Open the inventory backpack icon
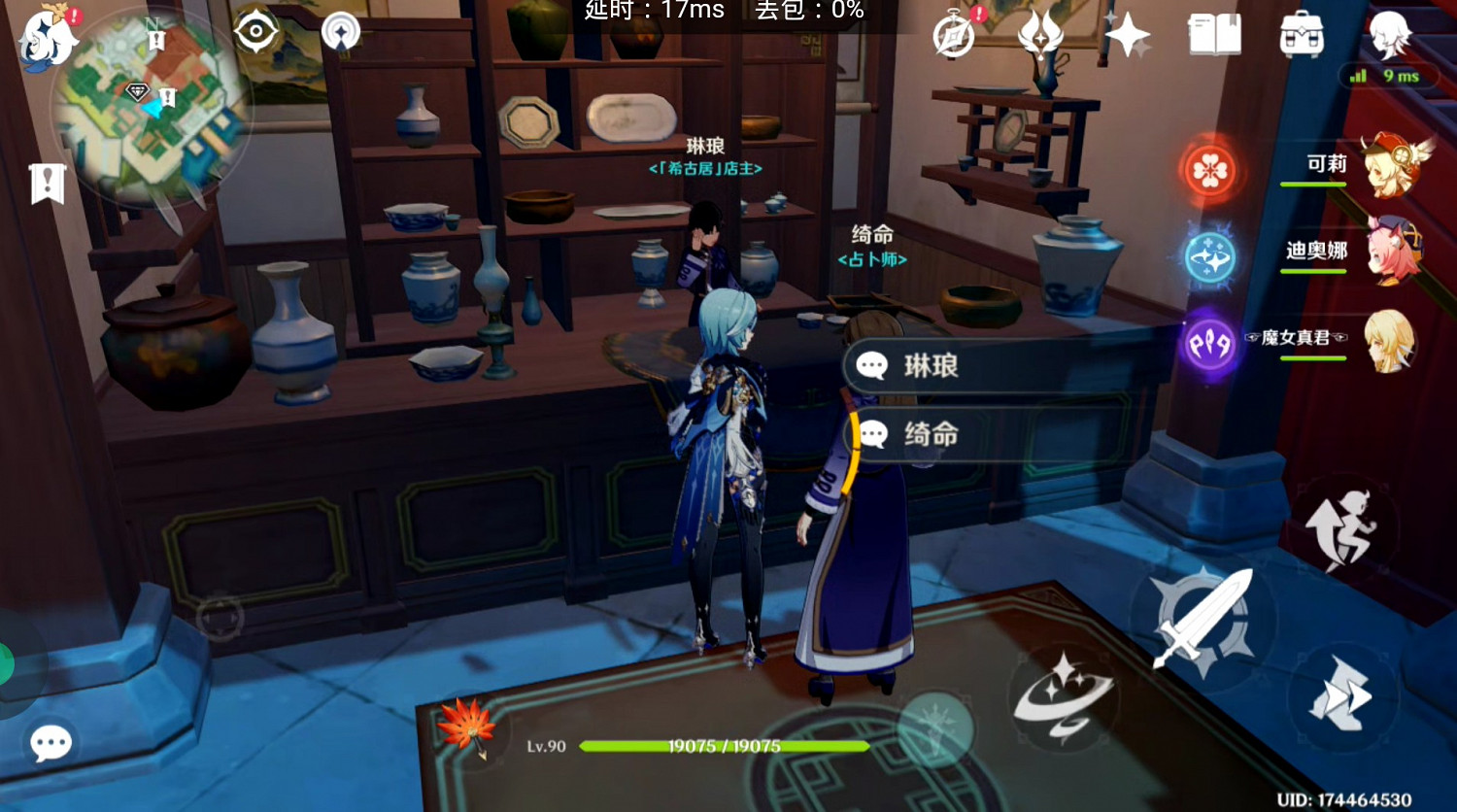 1302,34
